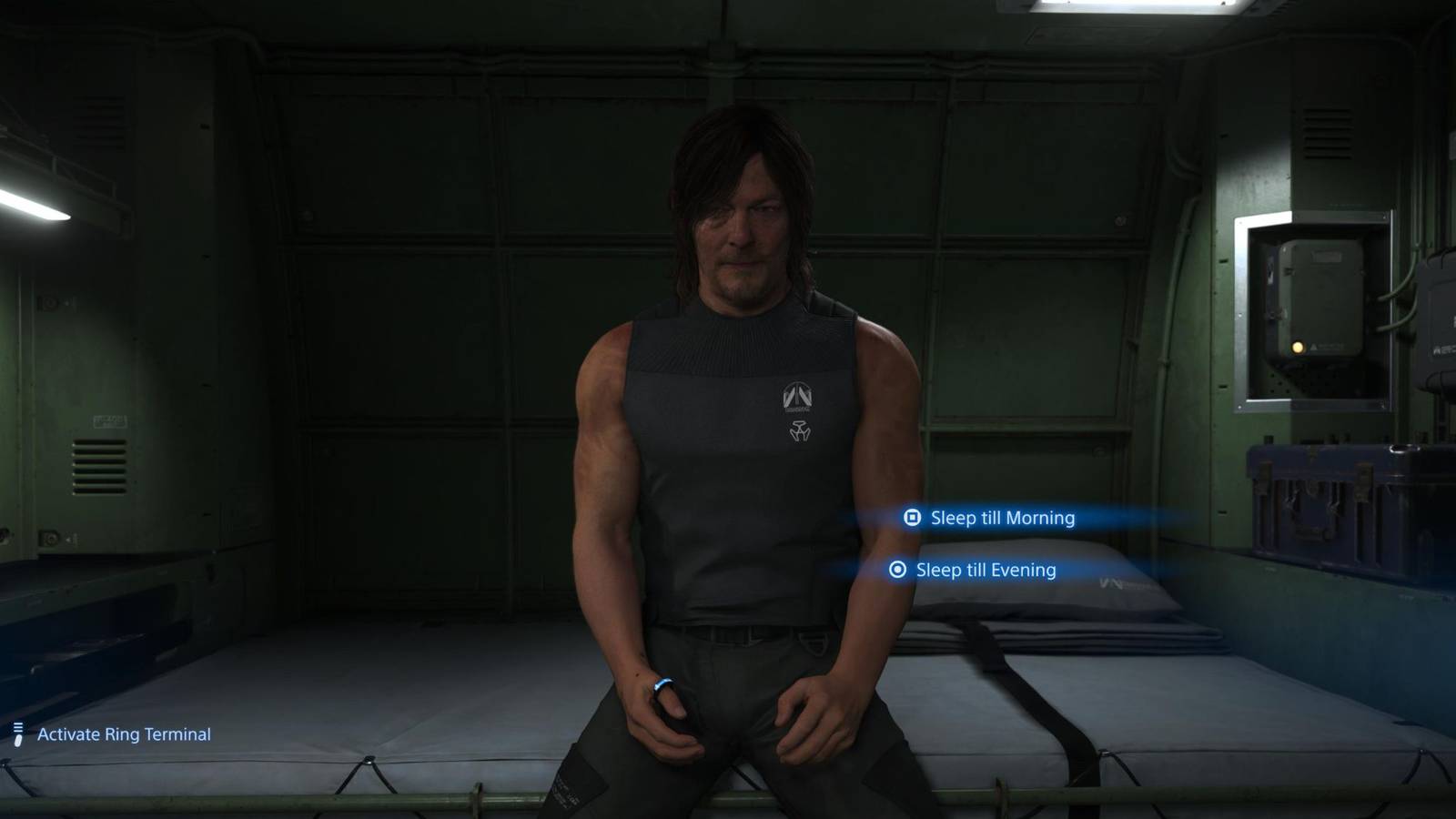
Task: Select the Bridges logo on Sam's vest
Action: coord(800,398)
